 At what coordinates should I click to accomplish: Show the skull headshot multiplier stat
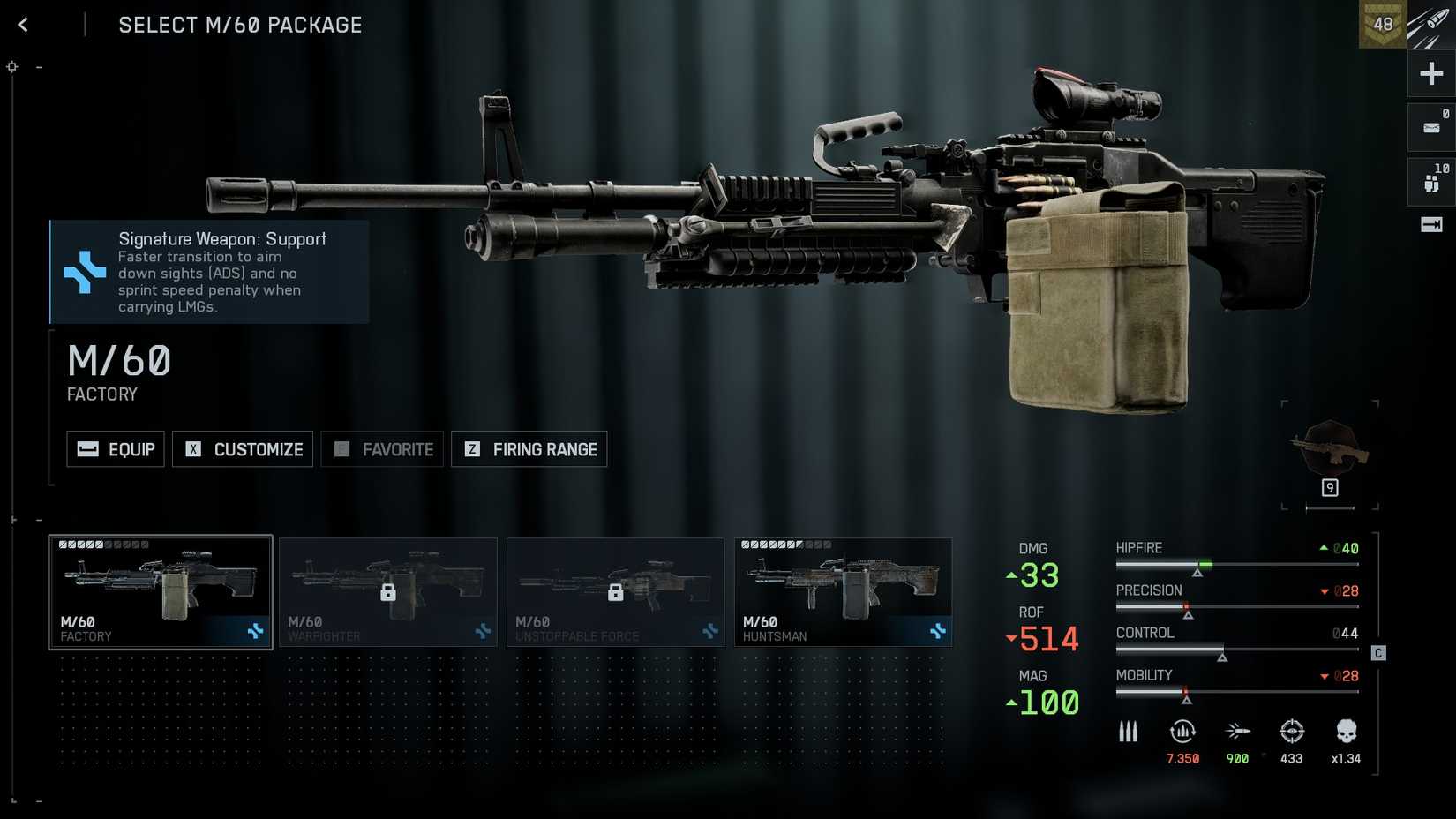[x=1346, y=732]
